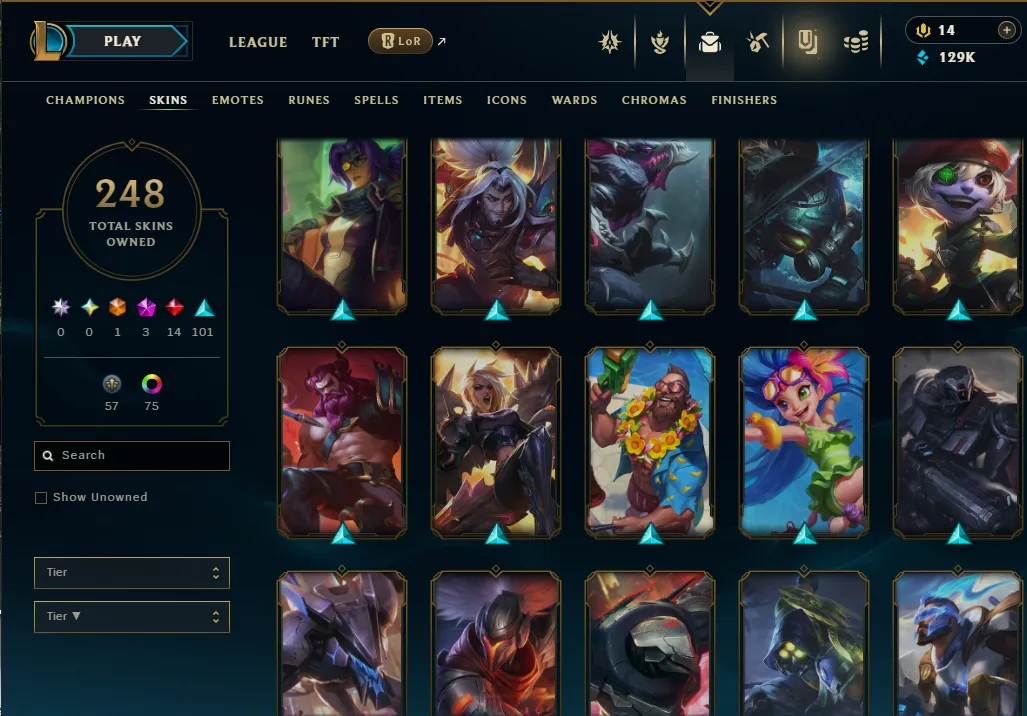Open the LoR launcher link
Image resolution: width=1027 pixels, height=716 pixels.
point(401,41)
